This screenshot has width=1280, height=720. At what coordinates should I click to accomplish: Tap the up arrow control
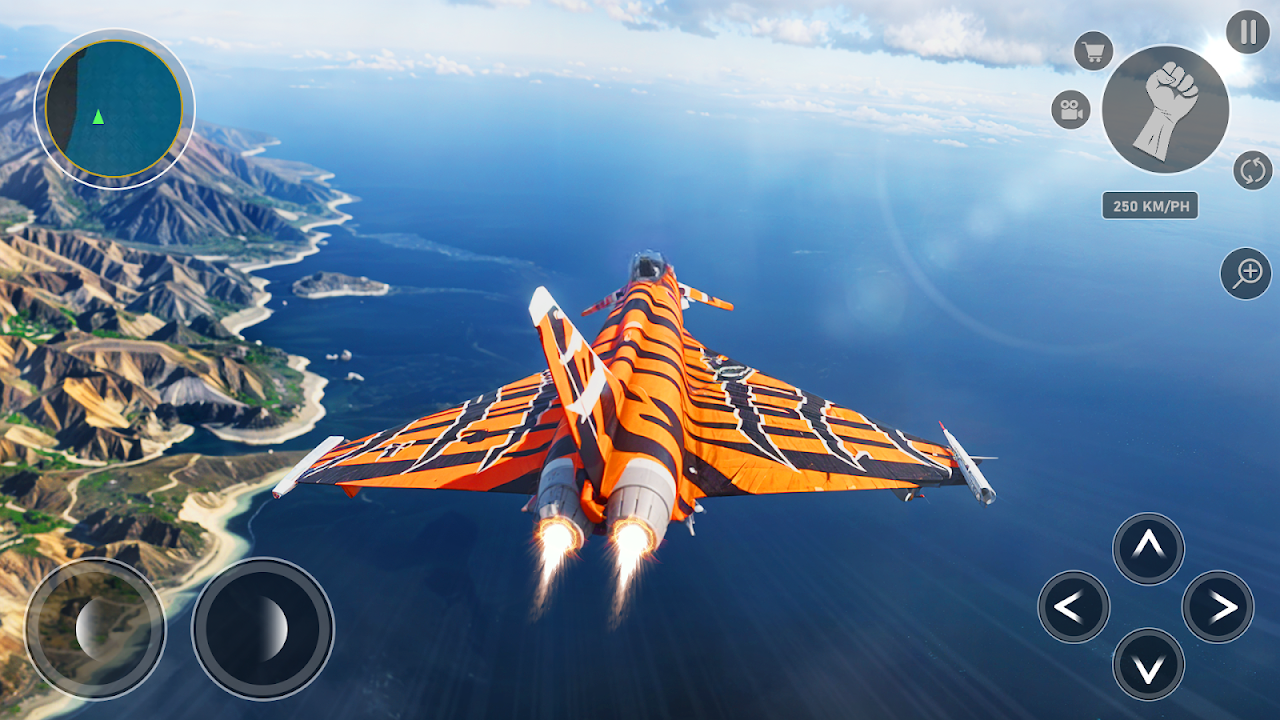coord(1148,548)
